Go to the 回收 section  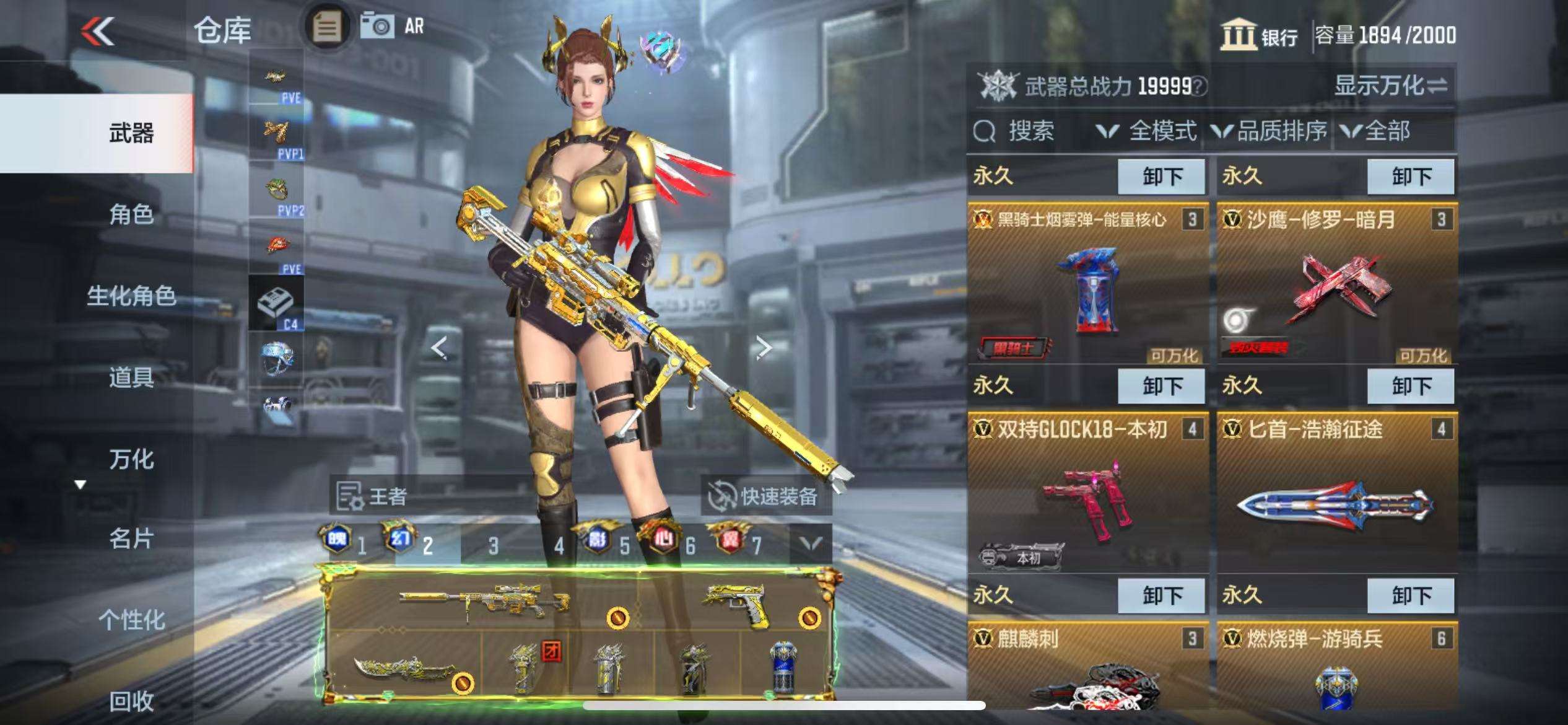click(131, 700)
